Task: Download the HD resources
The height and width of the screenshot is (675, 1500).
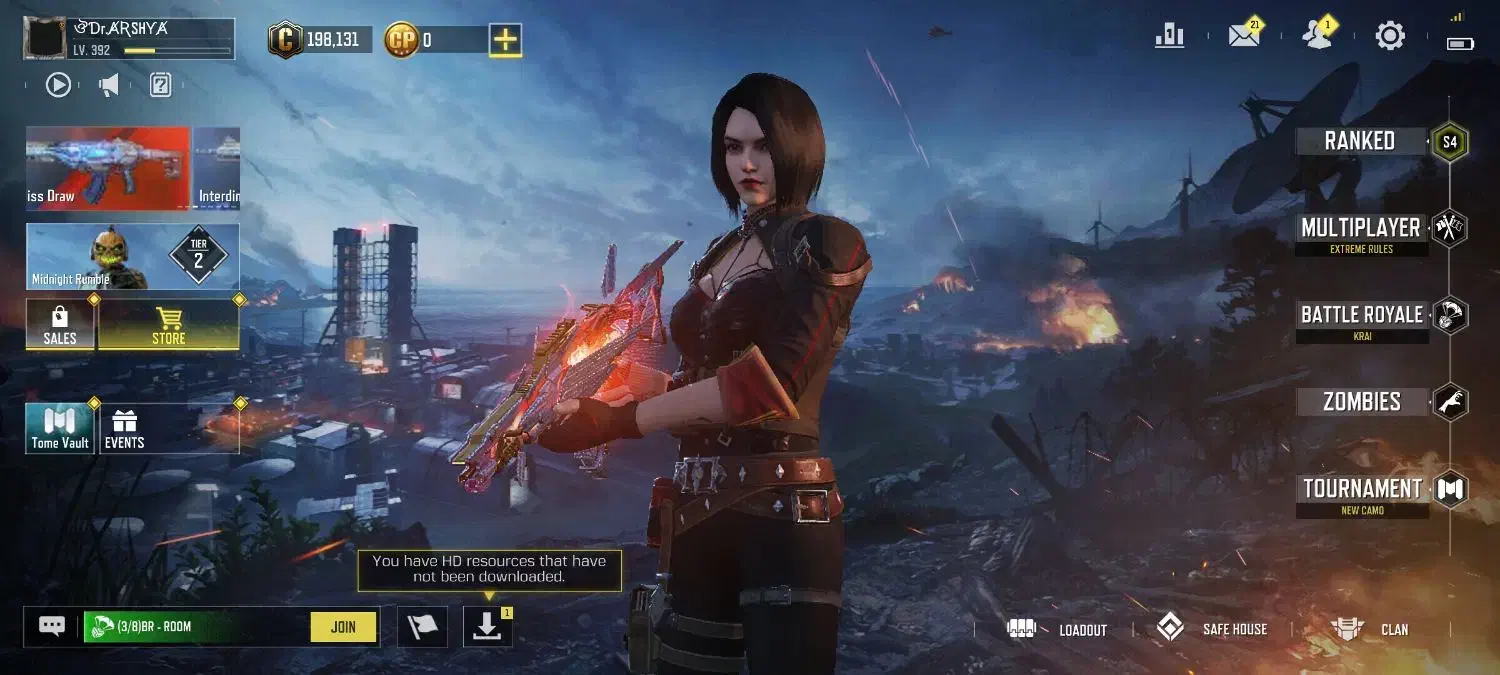Action: point(487,627)
